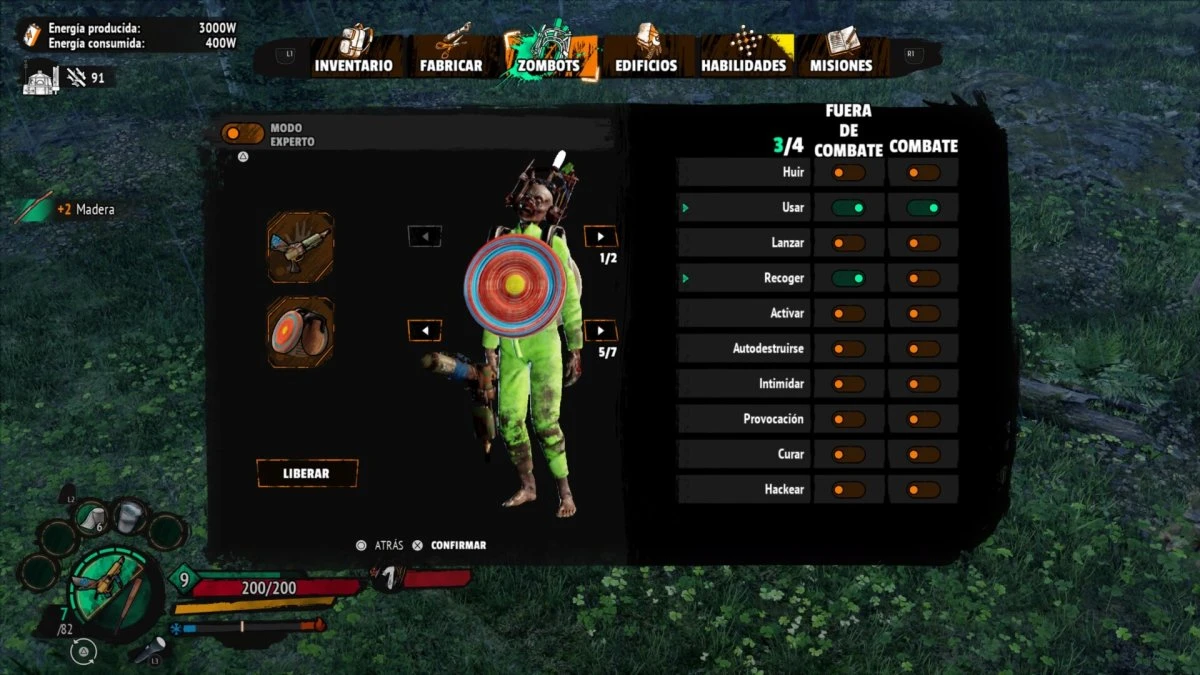Enable Hackear for Fuera de Combate
The width and height of the screenshot is (1200, 675).
coord(848,490)
